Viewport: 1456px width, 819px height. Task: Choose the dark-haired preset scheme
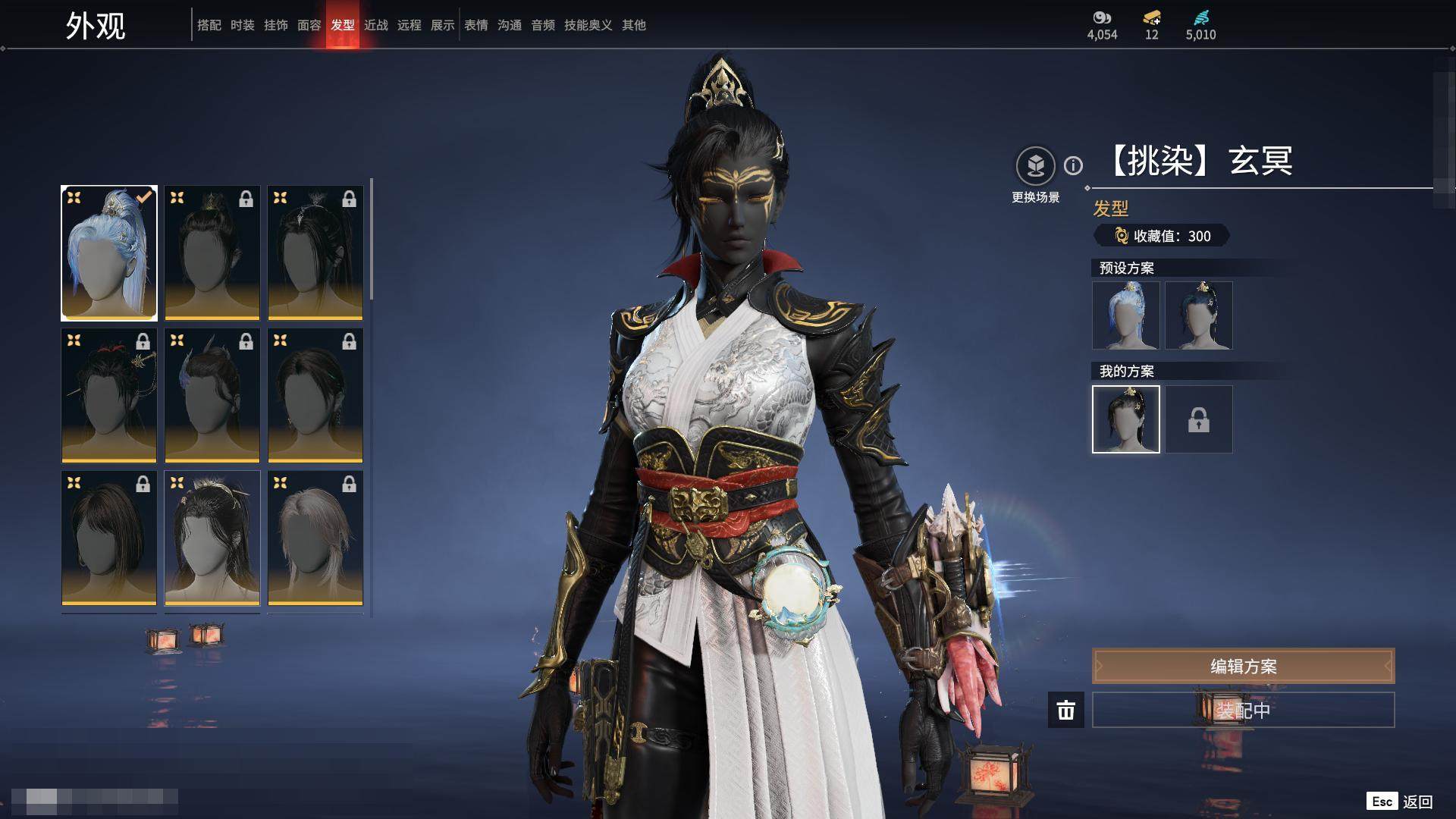1198,315
